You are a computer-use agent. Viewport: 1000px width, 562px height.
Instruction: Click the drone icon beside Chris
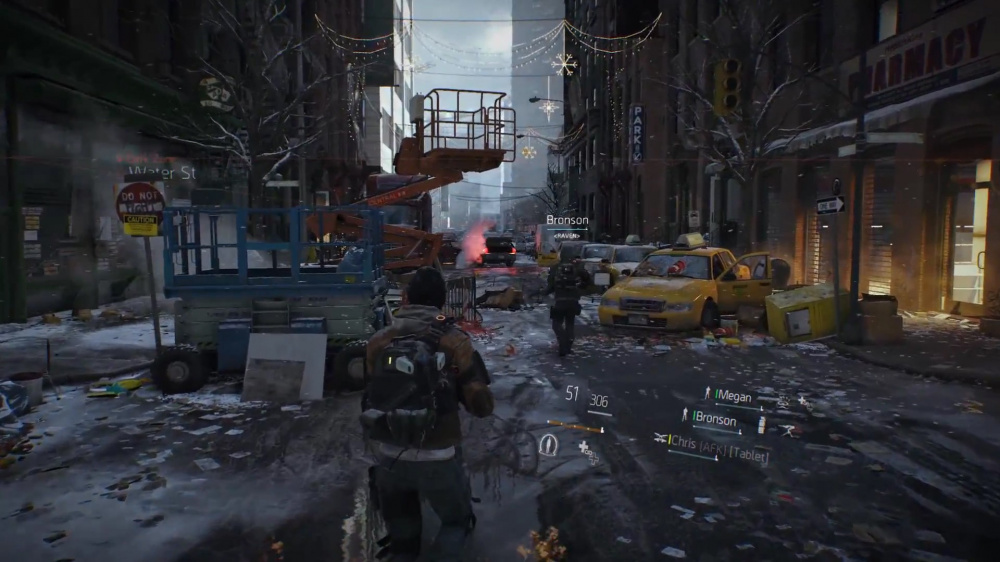[x=661, y=438]
